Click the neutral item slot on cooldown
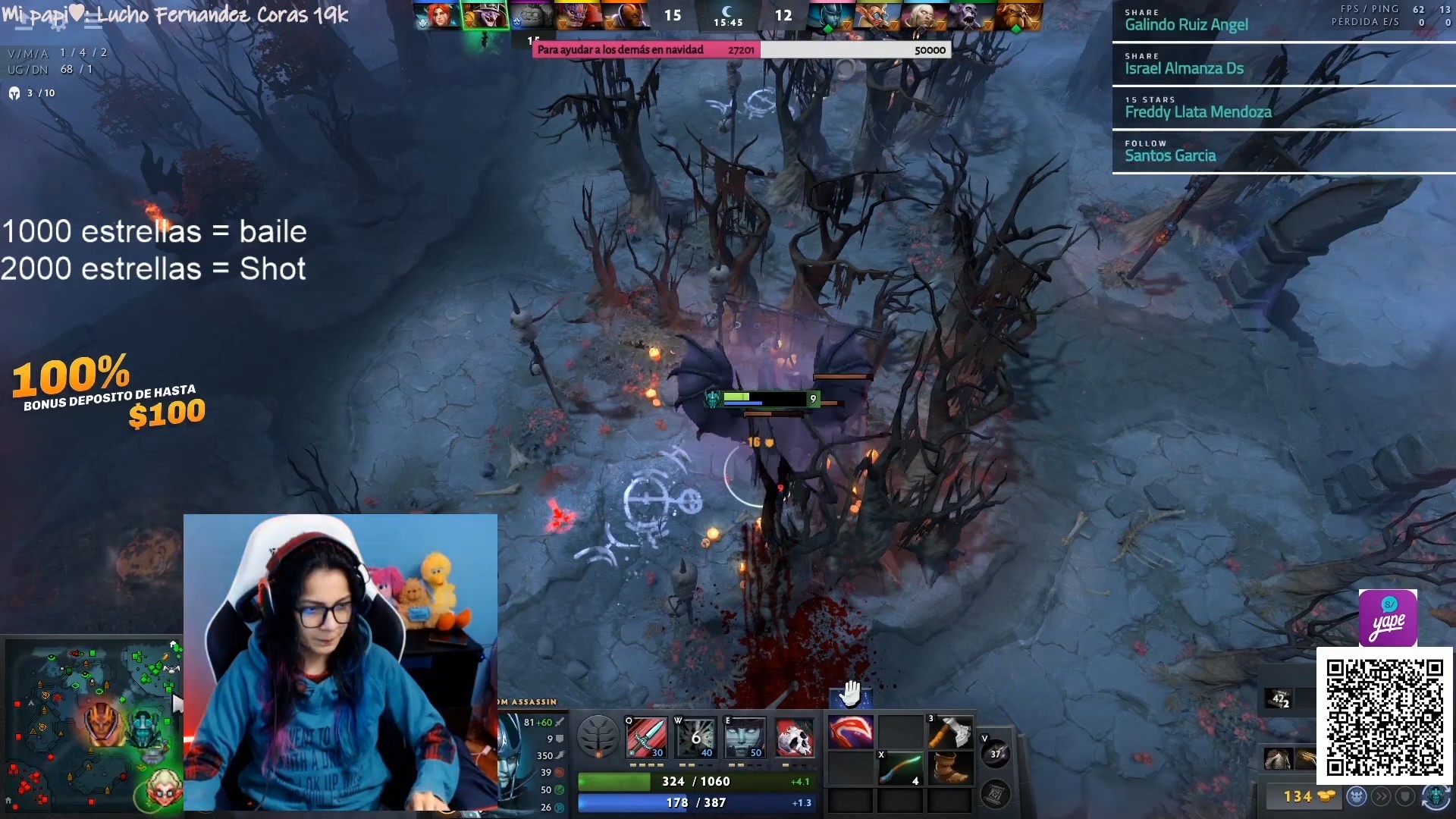The height and width of the screenshot is (819, 1456). click(x=995, y=753)
